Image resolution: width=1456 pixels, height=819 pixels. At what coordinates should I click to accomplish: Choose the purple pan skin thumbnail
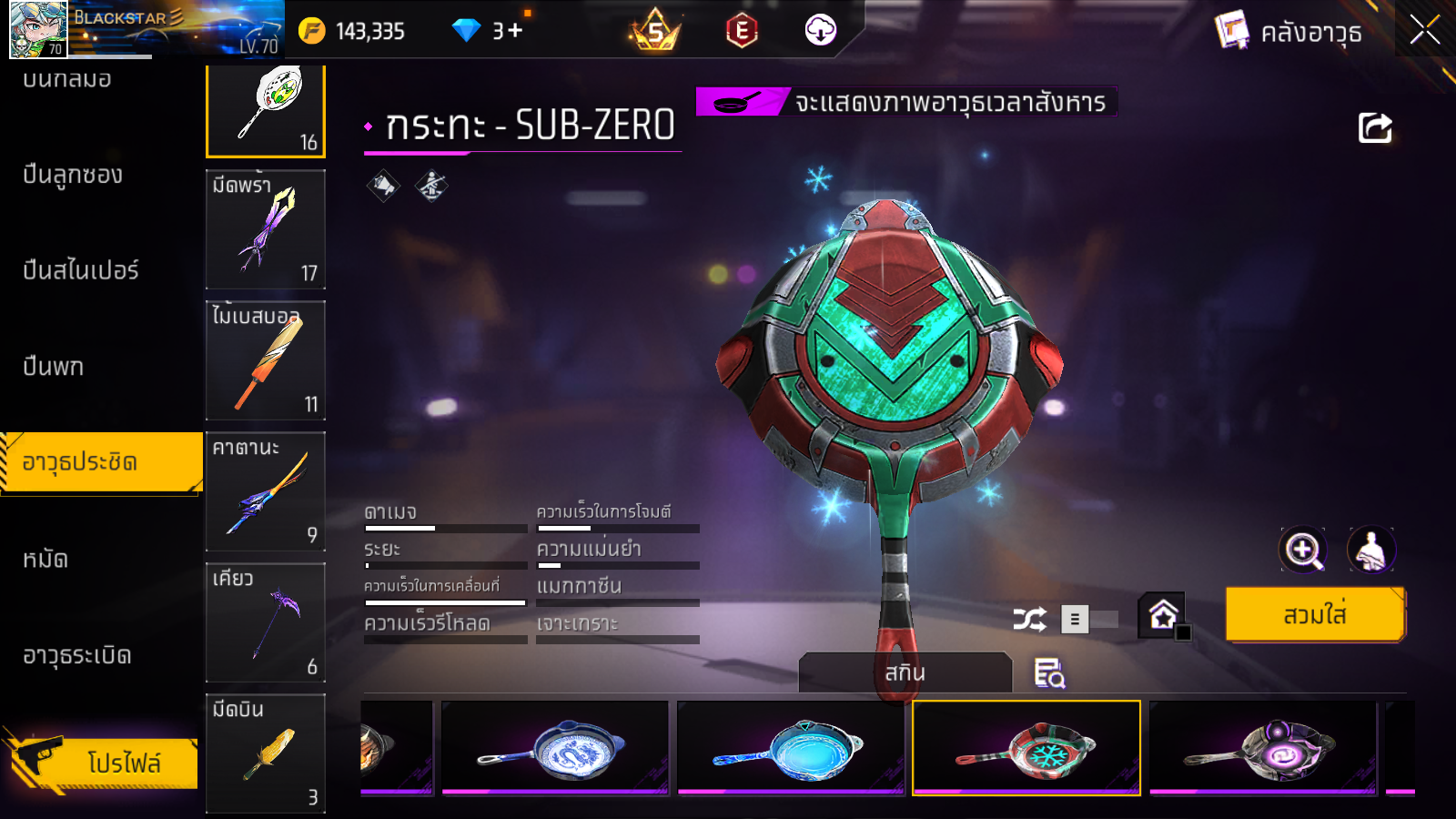pos(1262,748)
